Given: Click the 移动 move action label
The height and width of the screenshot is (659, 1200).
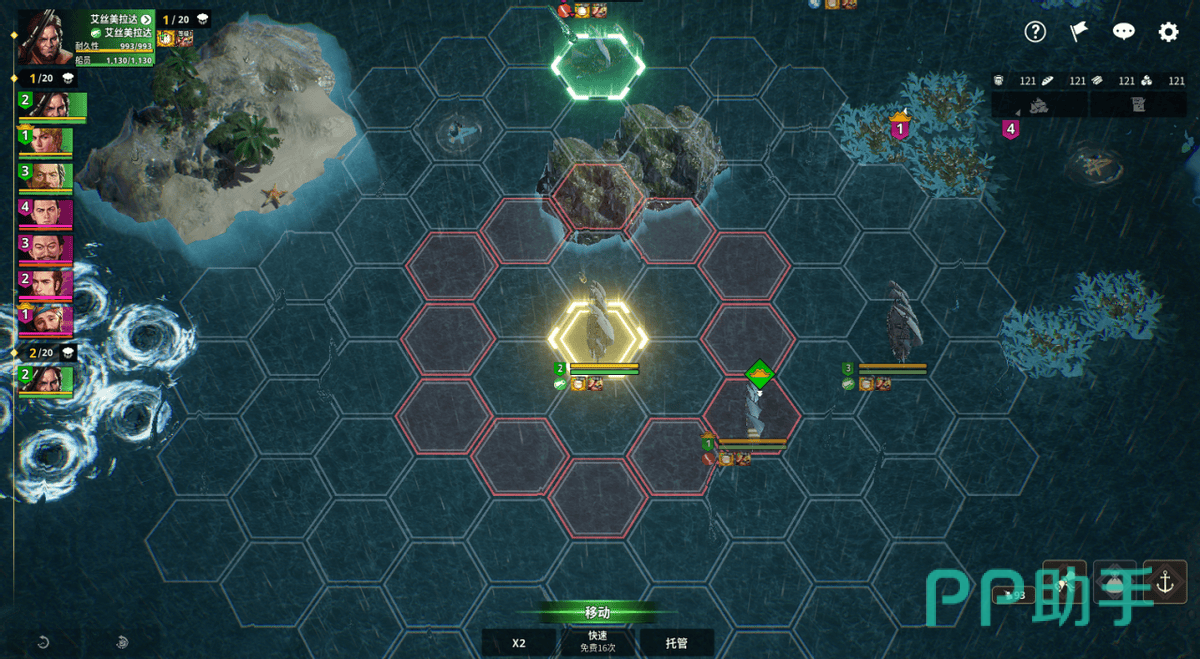Looking at the screenshot, I should 597,613.
